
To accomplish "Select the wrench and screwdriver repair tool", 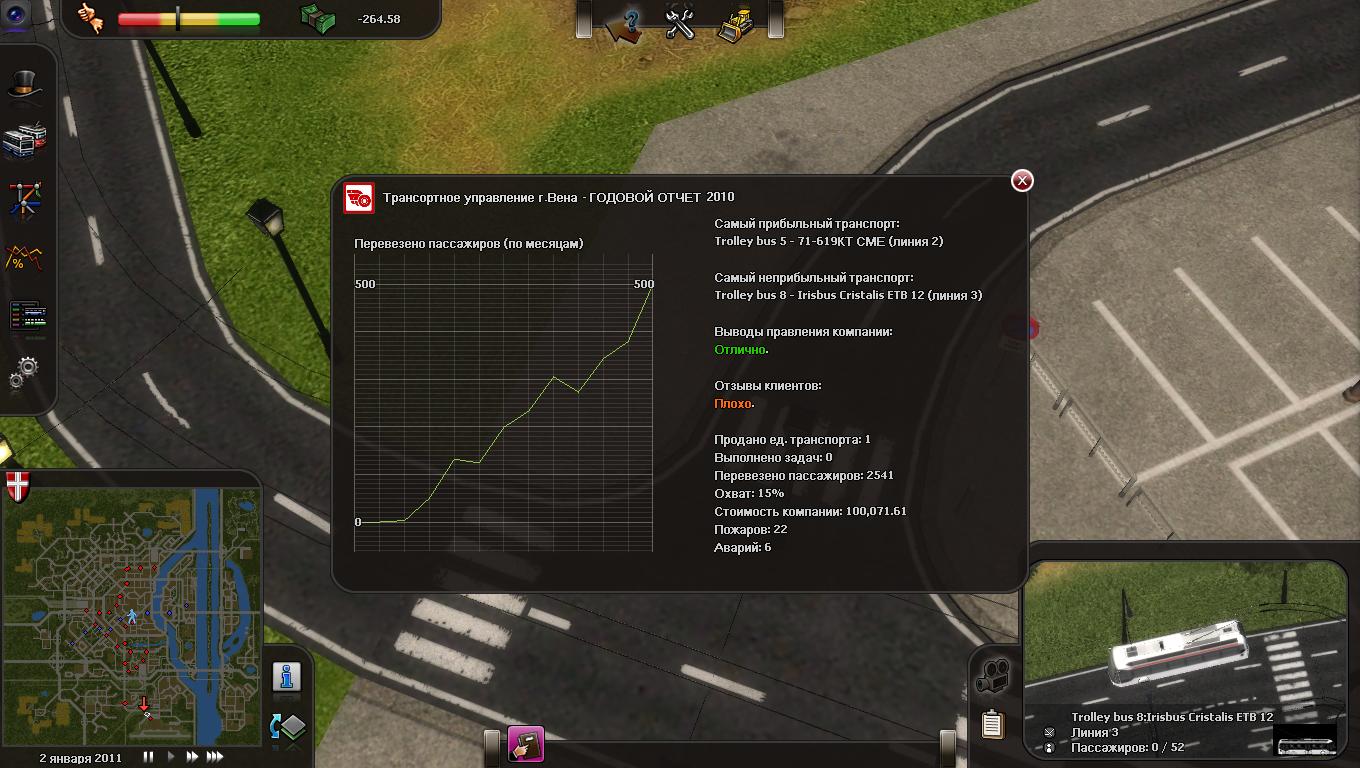I will (x=680, y=22).
